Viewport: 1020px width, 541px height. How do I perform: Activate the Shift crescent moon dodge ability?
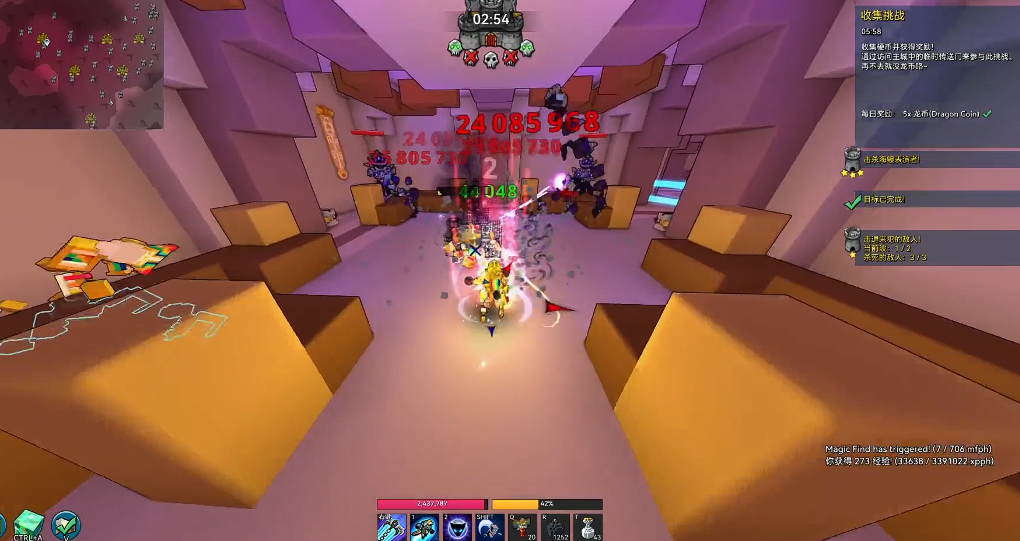tap(490, 526)
